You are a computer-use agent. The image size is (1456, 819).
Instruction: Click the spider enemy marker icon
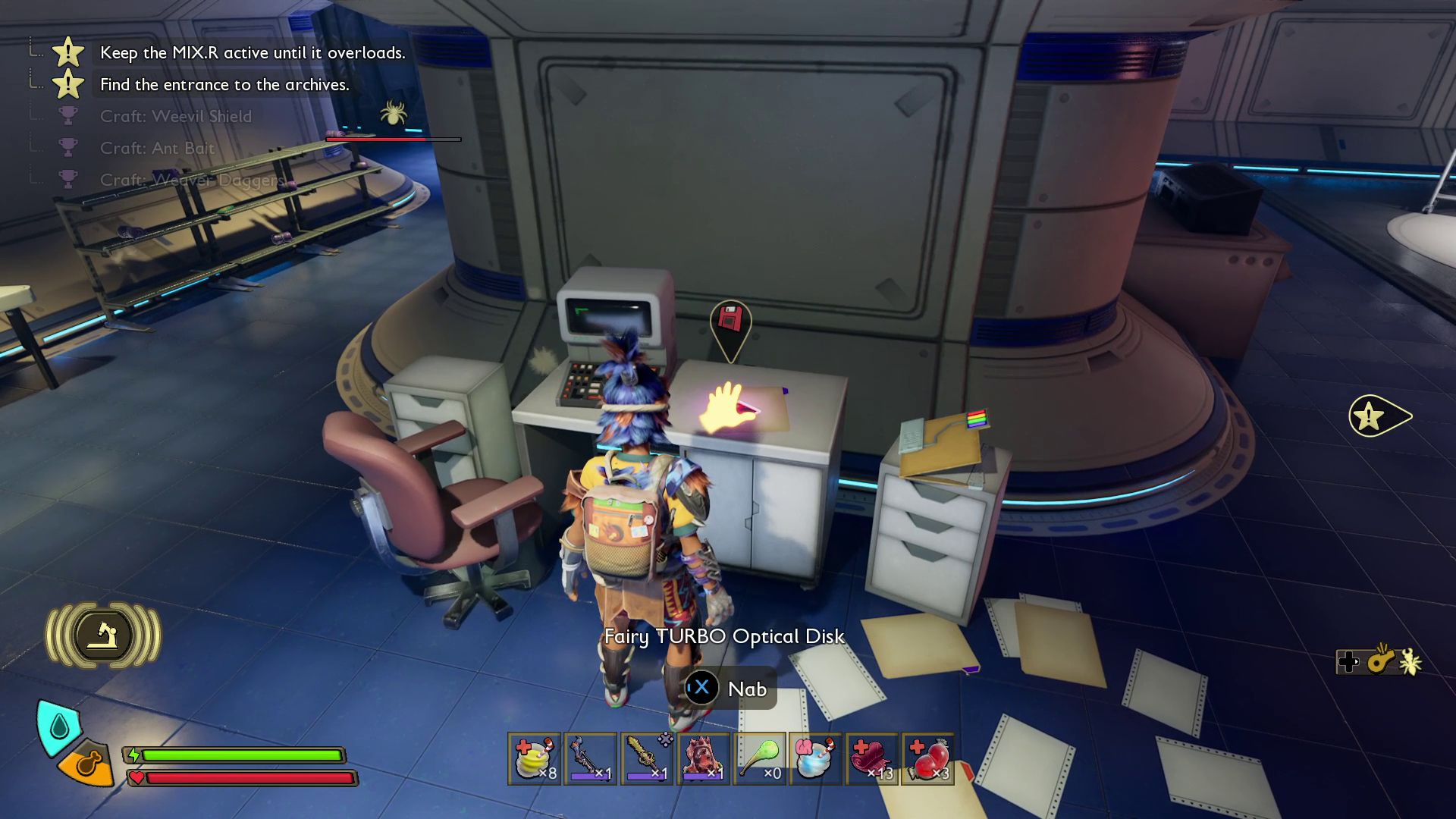coord(393,115)
